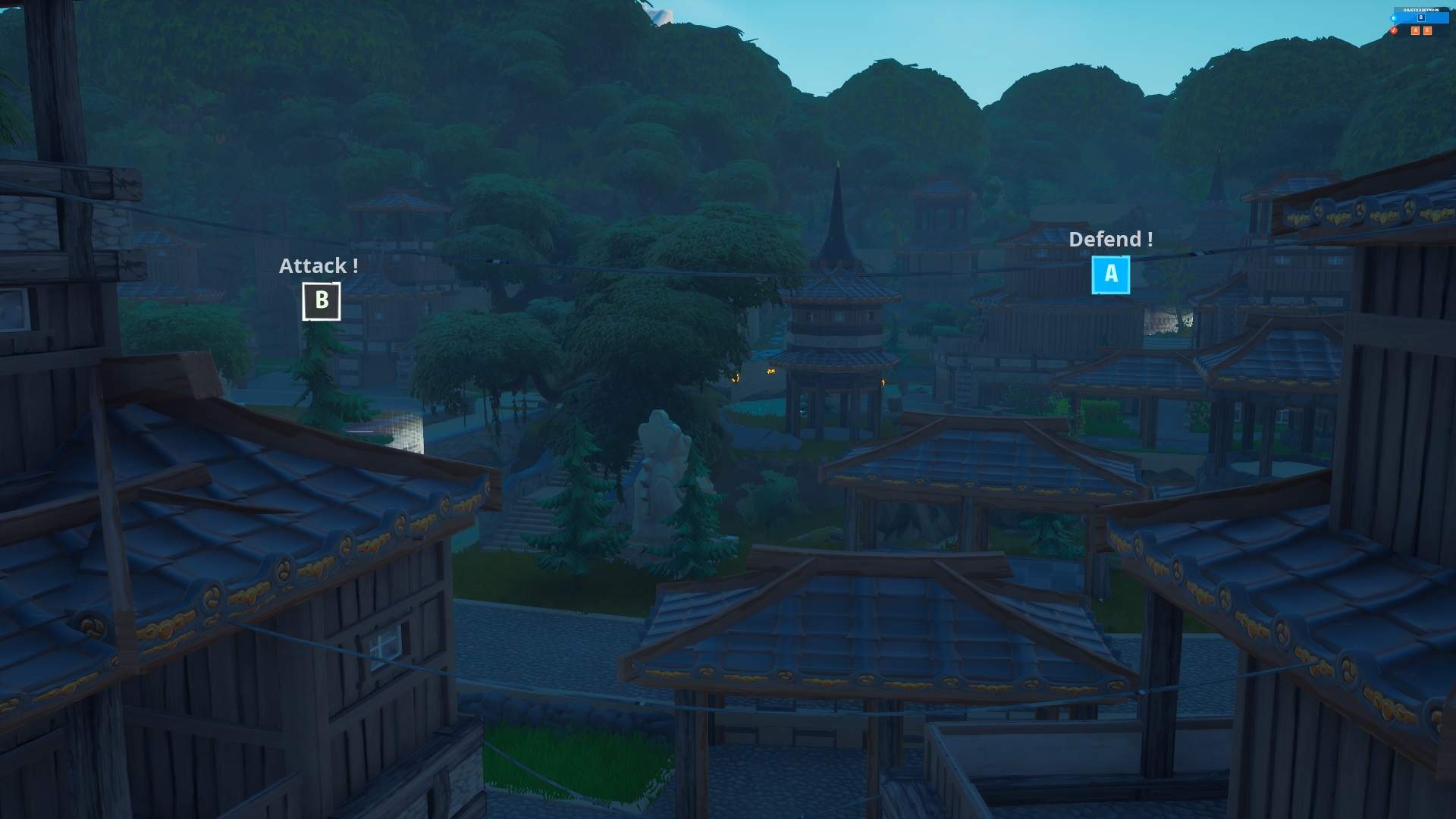Select the orange "C" square in the HUD
Viewport: 1456px width, 819px height.
1428,30
